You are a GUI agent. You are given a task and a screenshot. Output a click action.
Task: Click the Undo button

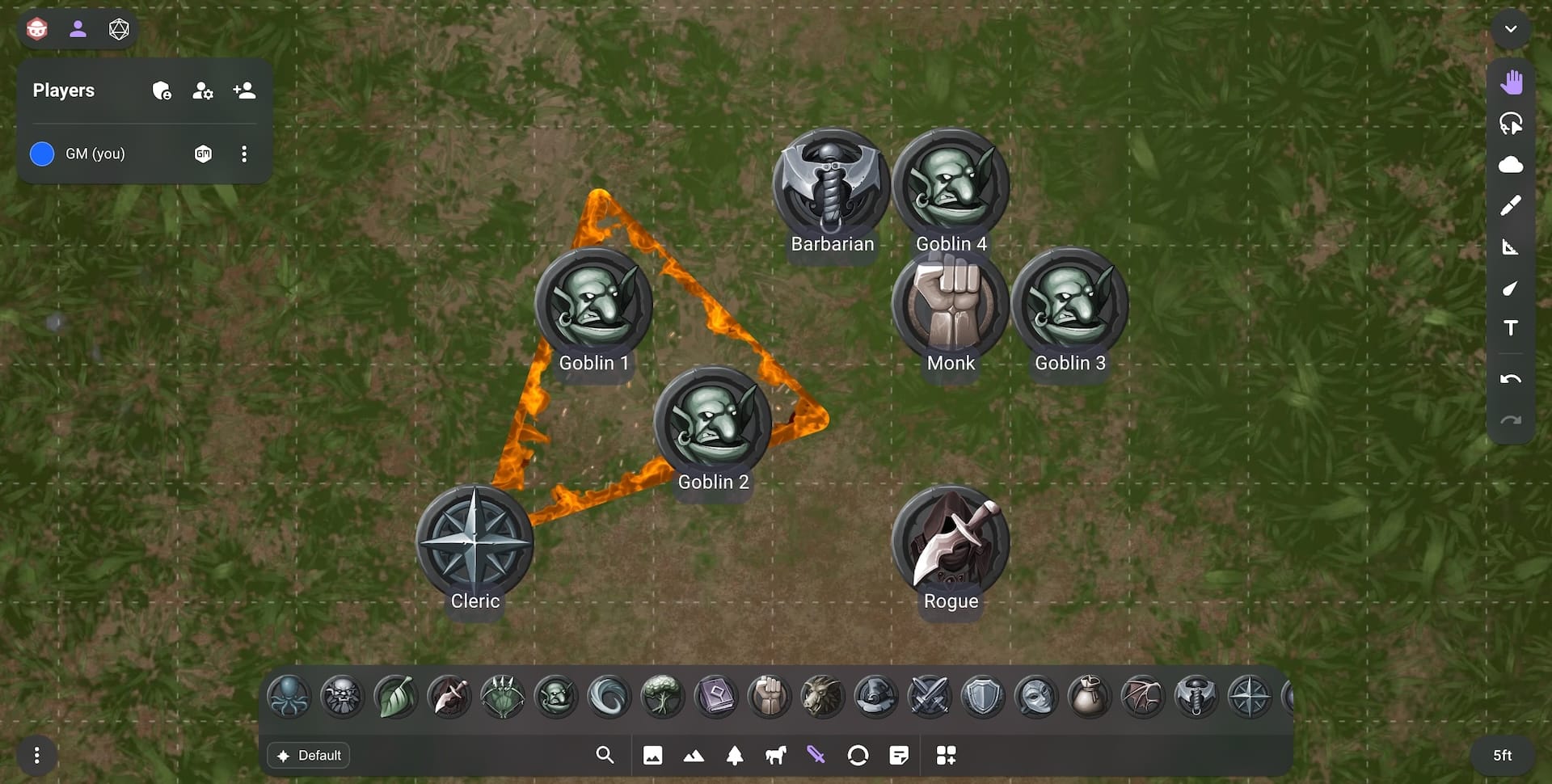(1511, 378)
